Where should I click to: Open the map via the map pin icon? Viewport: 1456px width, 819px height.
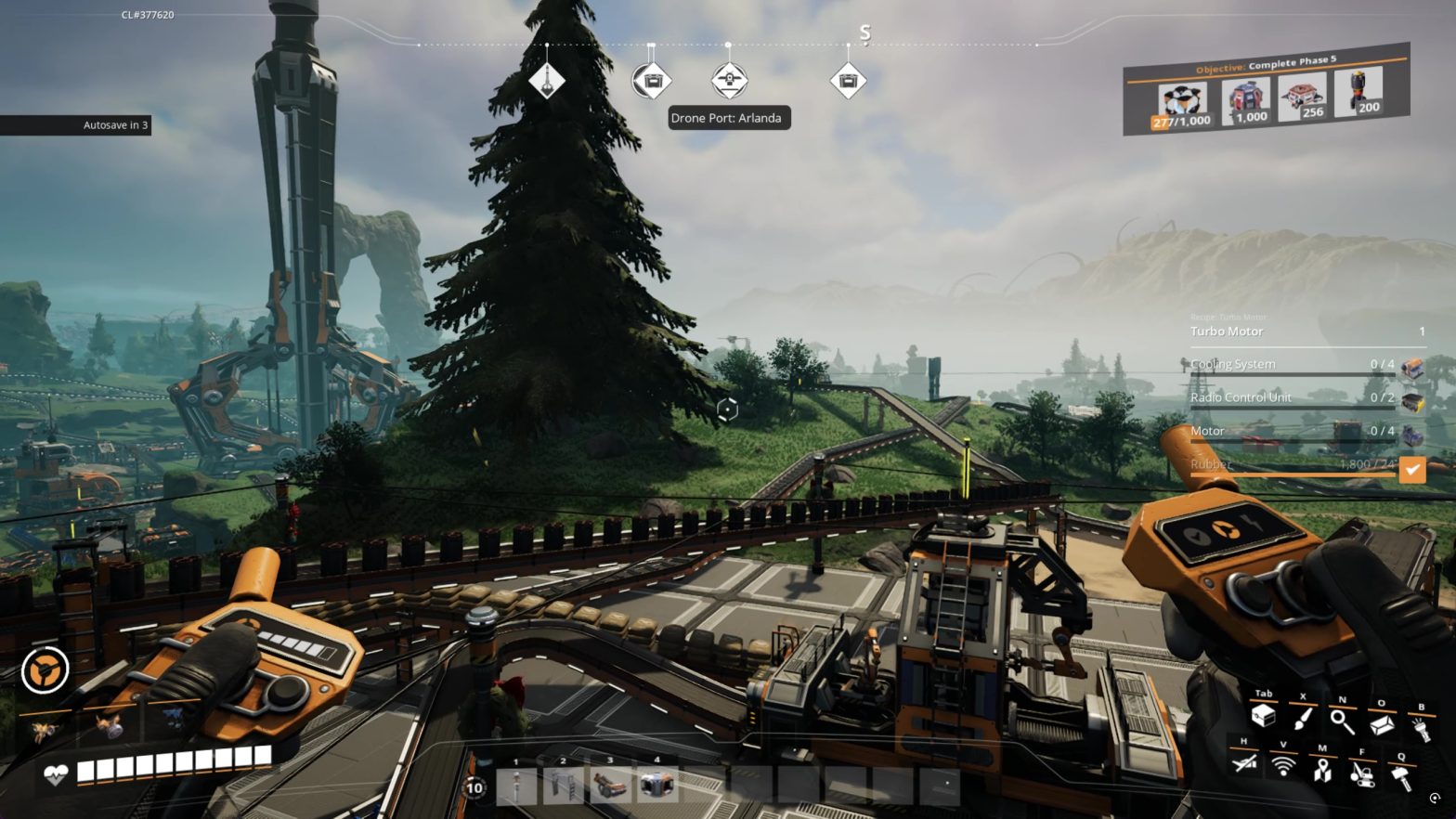tap(1322, 772)
